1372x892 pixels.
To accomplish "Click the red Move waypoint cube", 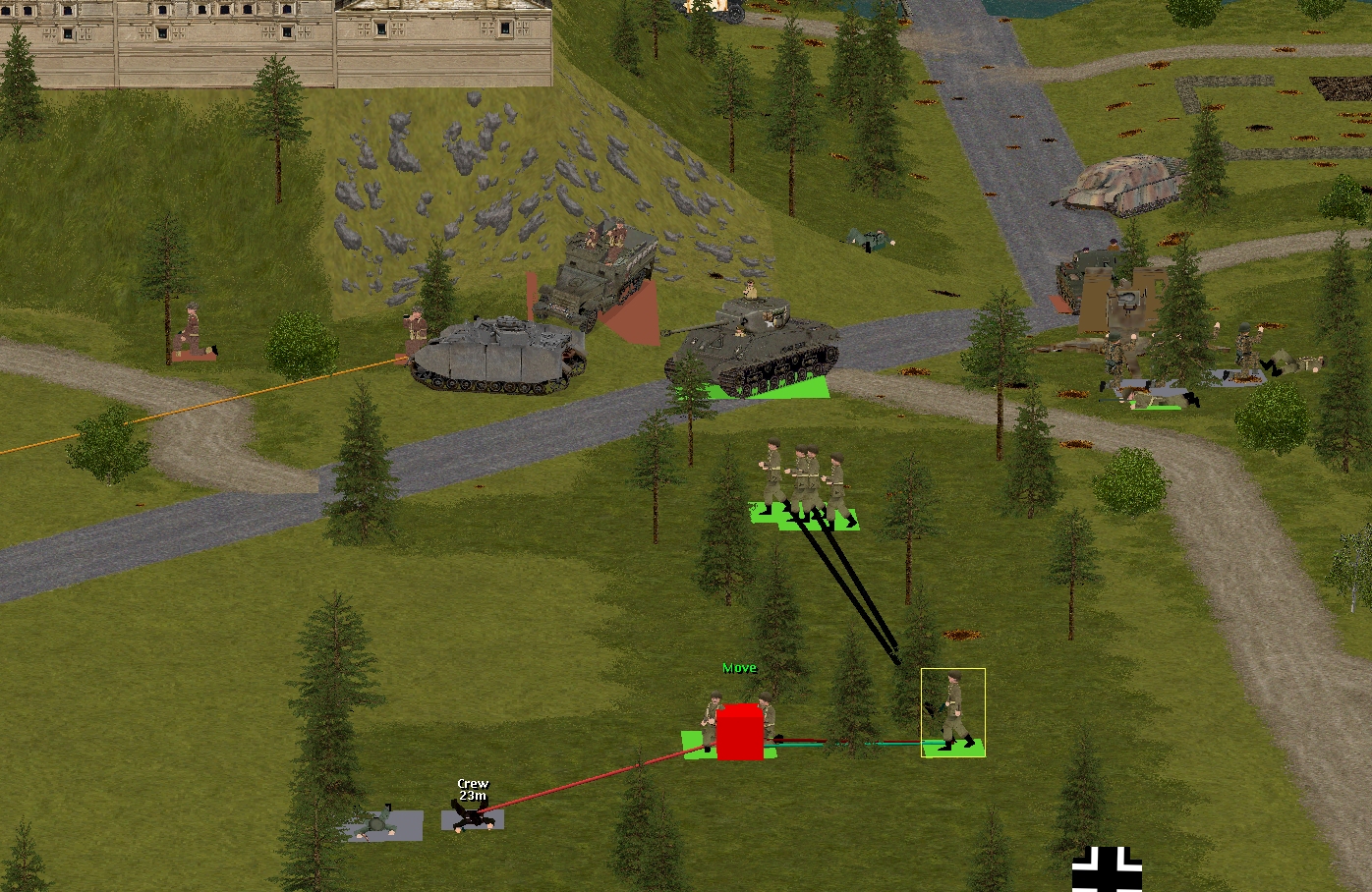I will [740, 732].
